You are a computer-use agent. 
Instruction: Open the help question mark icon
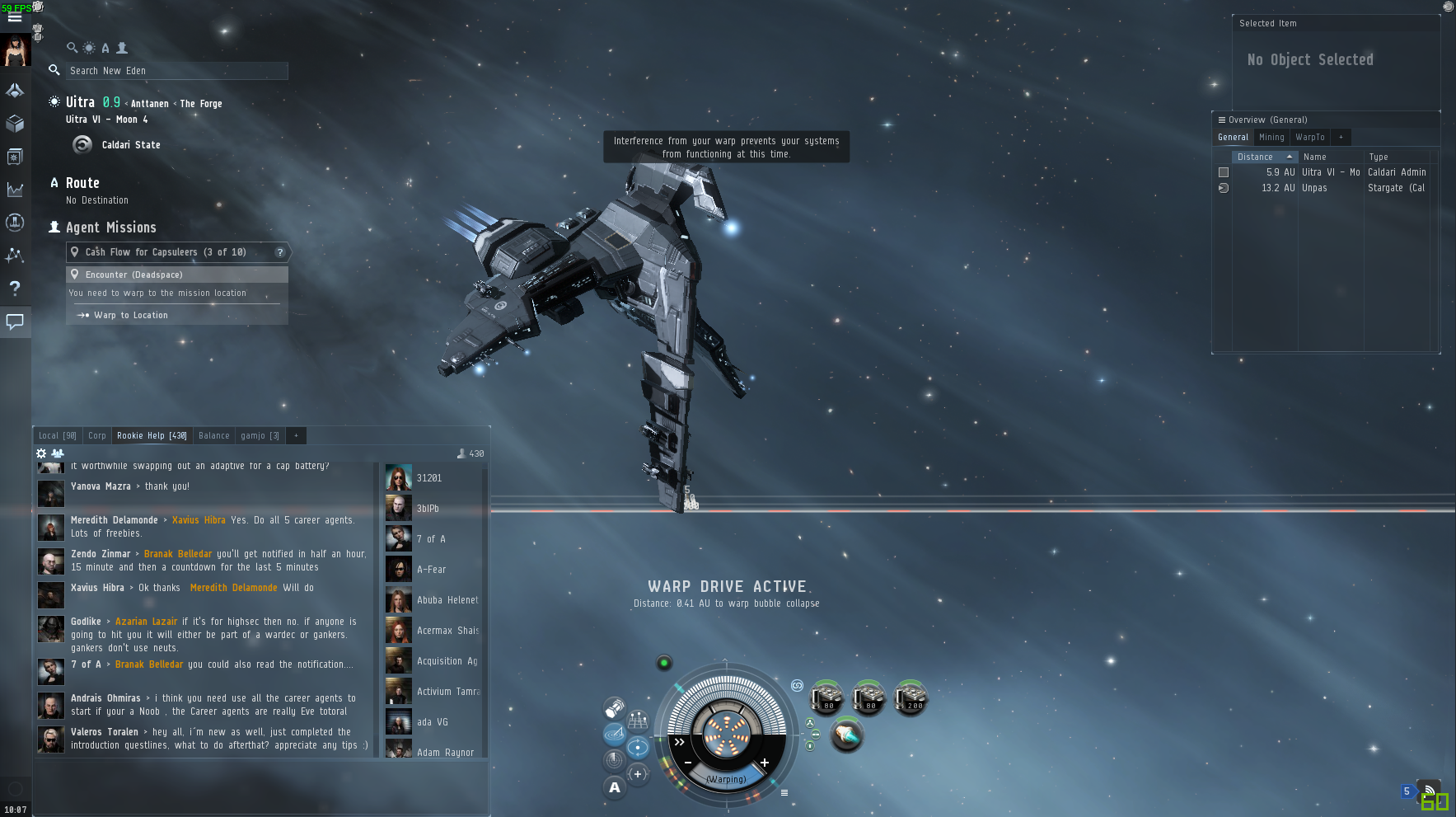15,288
